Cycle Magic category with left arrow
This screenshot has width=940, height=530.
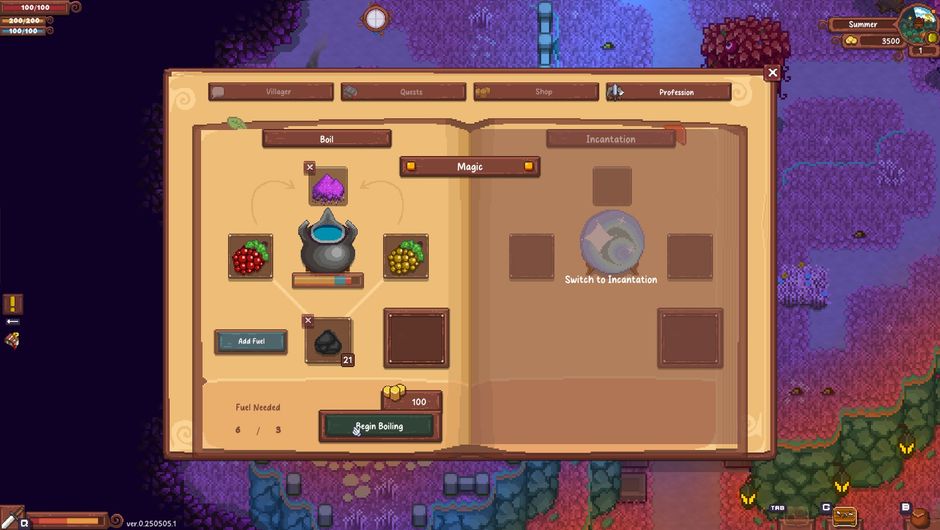coord(410,167)
